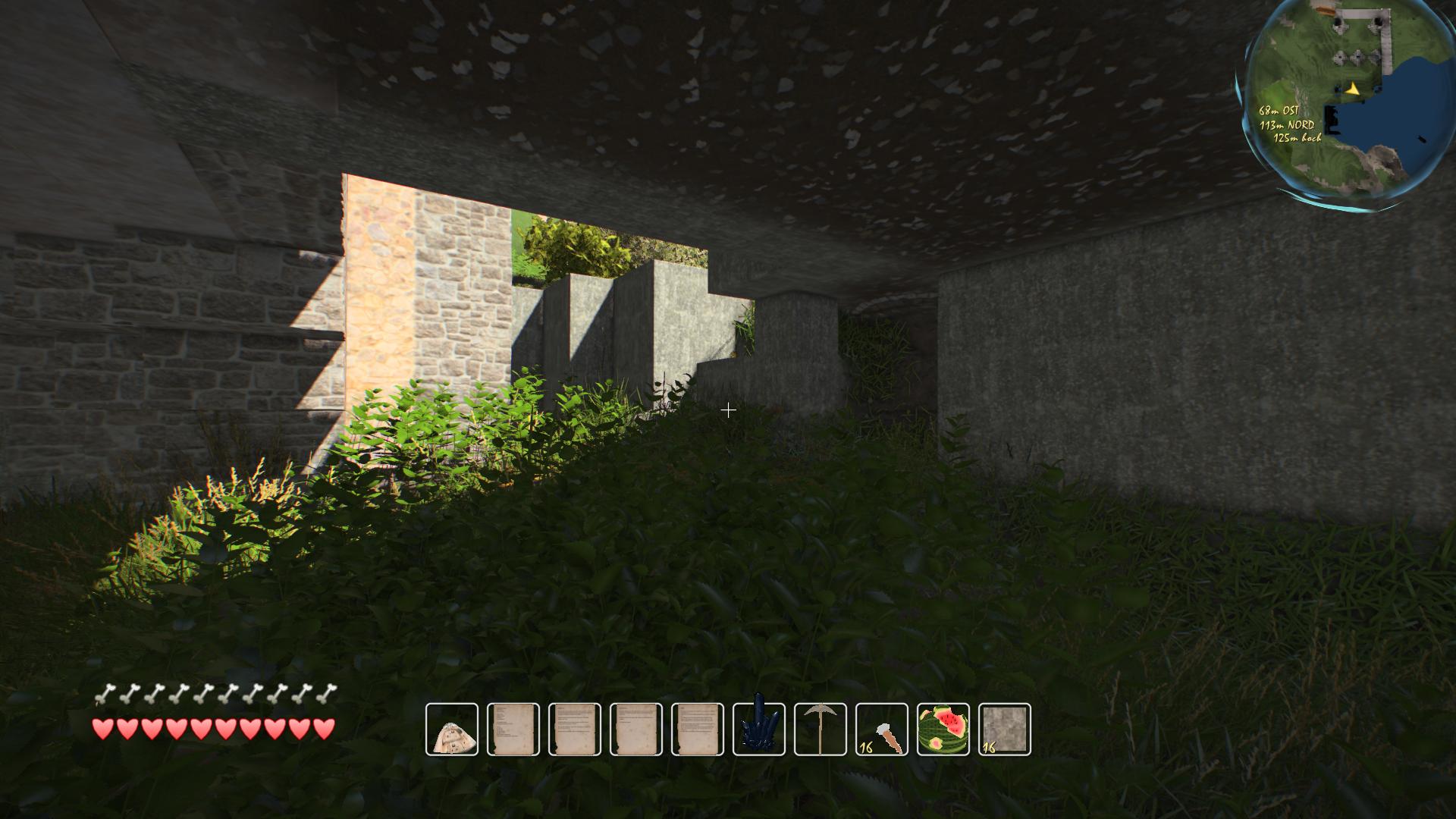Pick the watermelon in the hotbar
1456x819 pixels.
(x=943, y=730)
